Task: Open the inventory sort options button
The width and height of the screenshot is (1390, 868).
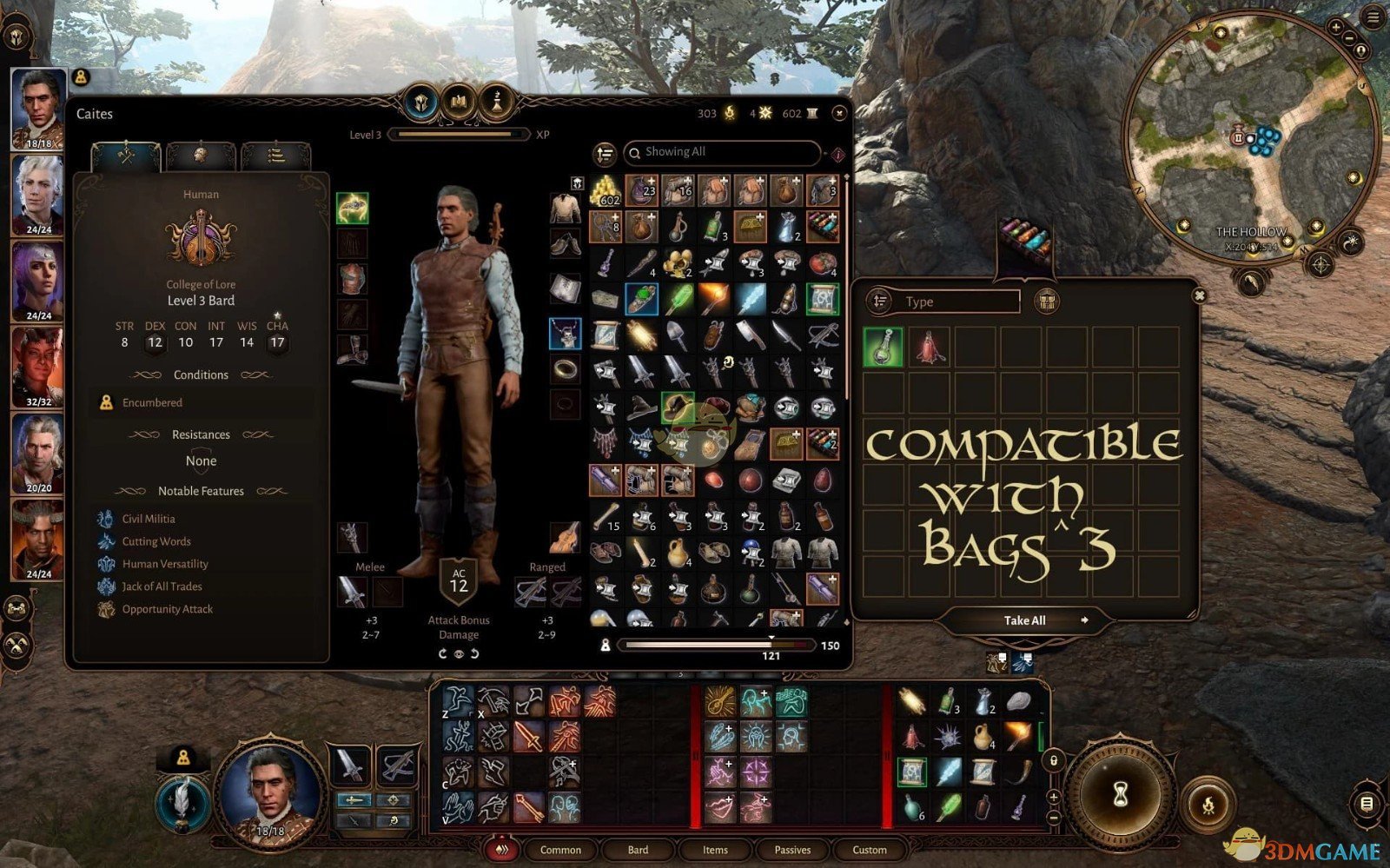Action: pos(605,154)
